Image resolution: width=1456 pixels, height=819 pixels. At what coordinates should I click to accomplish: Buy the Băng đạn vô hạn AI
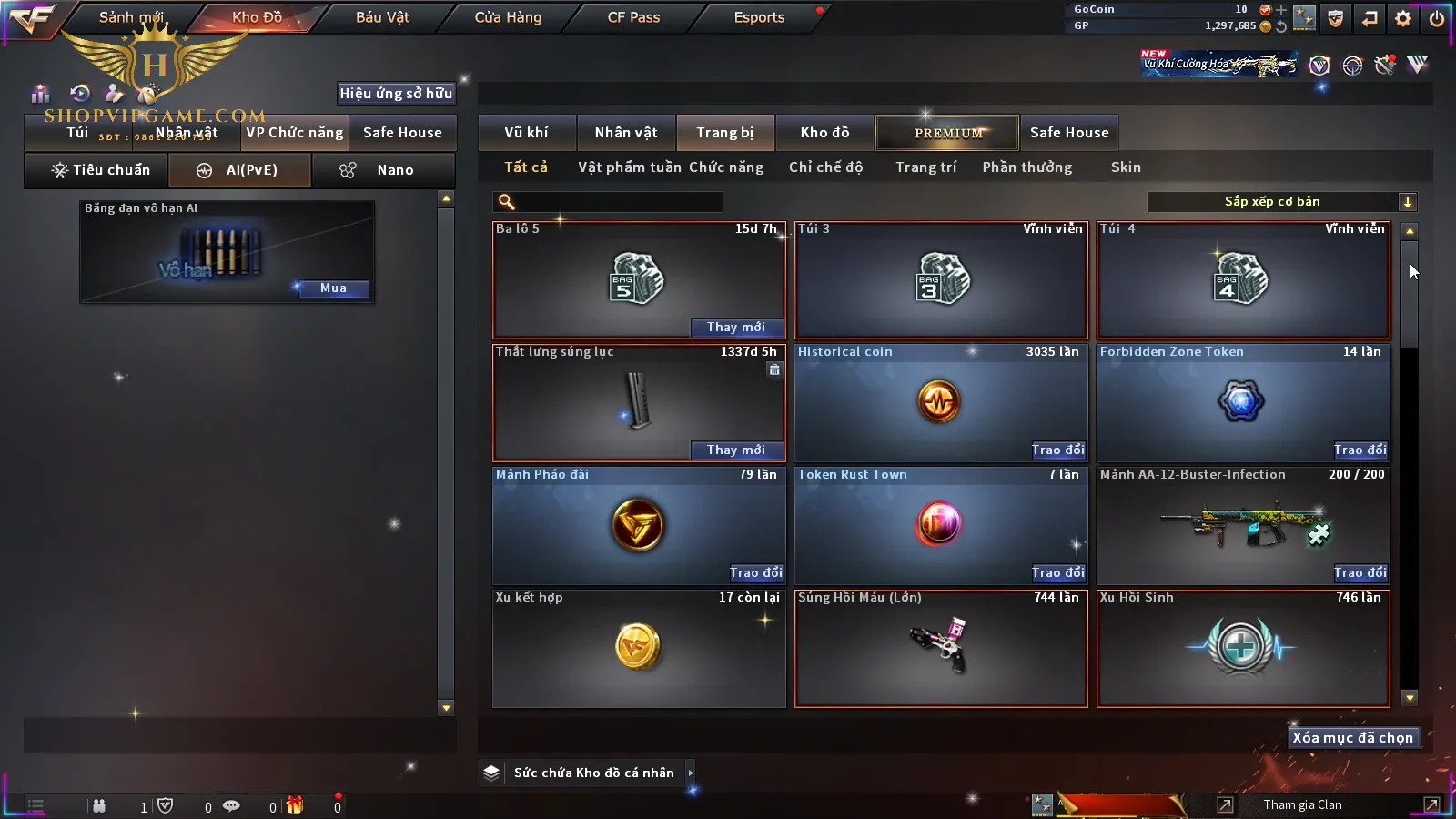[333, 288]
